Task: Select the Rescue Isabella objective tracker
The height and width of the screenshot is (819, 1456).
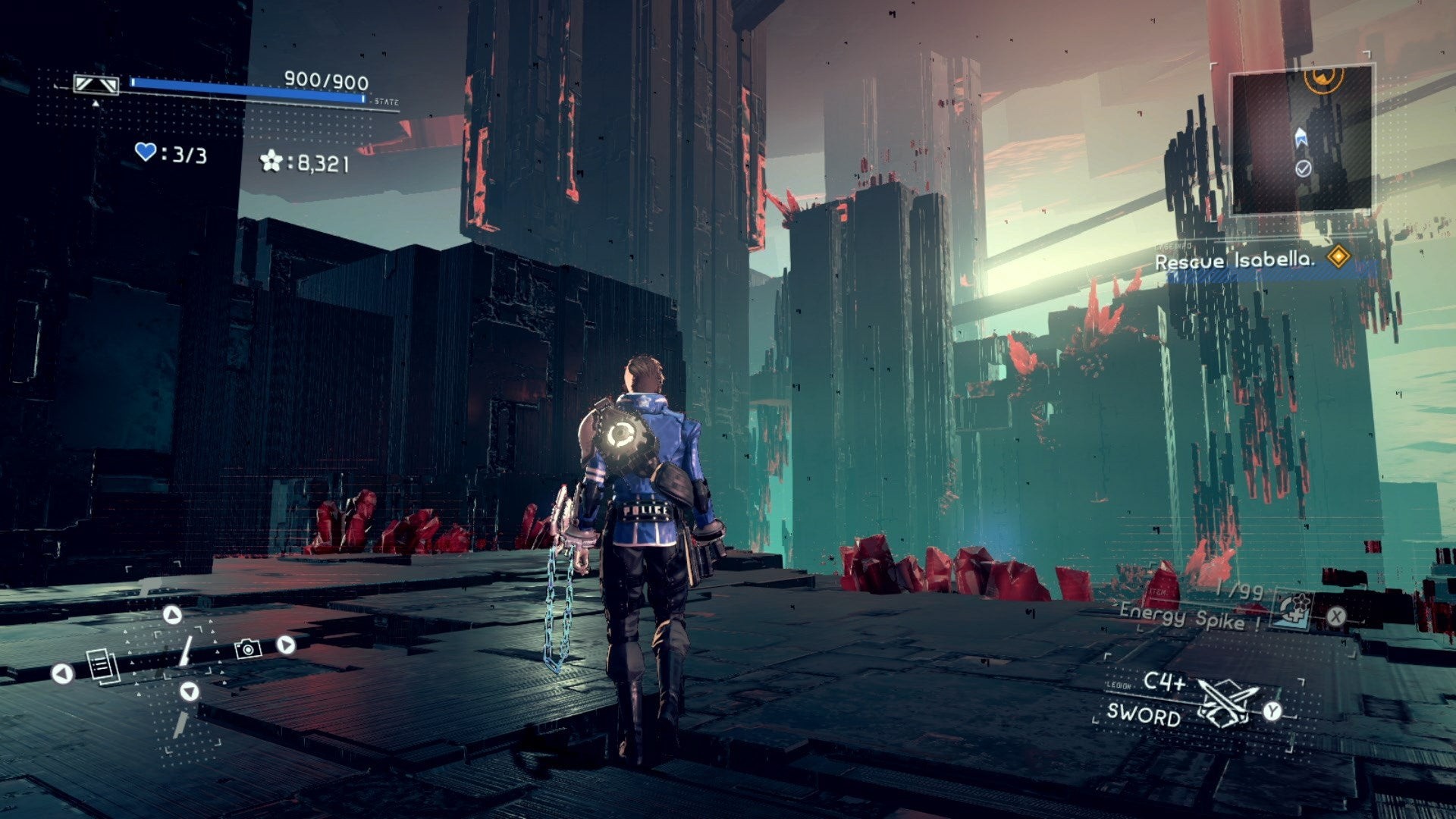Action: (1234, 260)
